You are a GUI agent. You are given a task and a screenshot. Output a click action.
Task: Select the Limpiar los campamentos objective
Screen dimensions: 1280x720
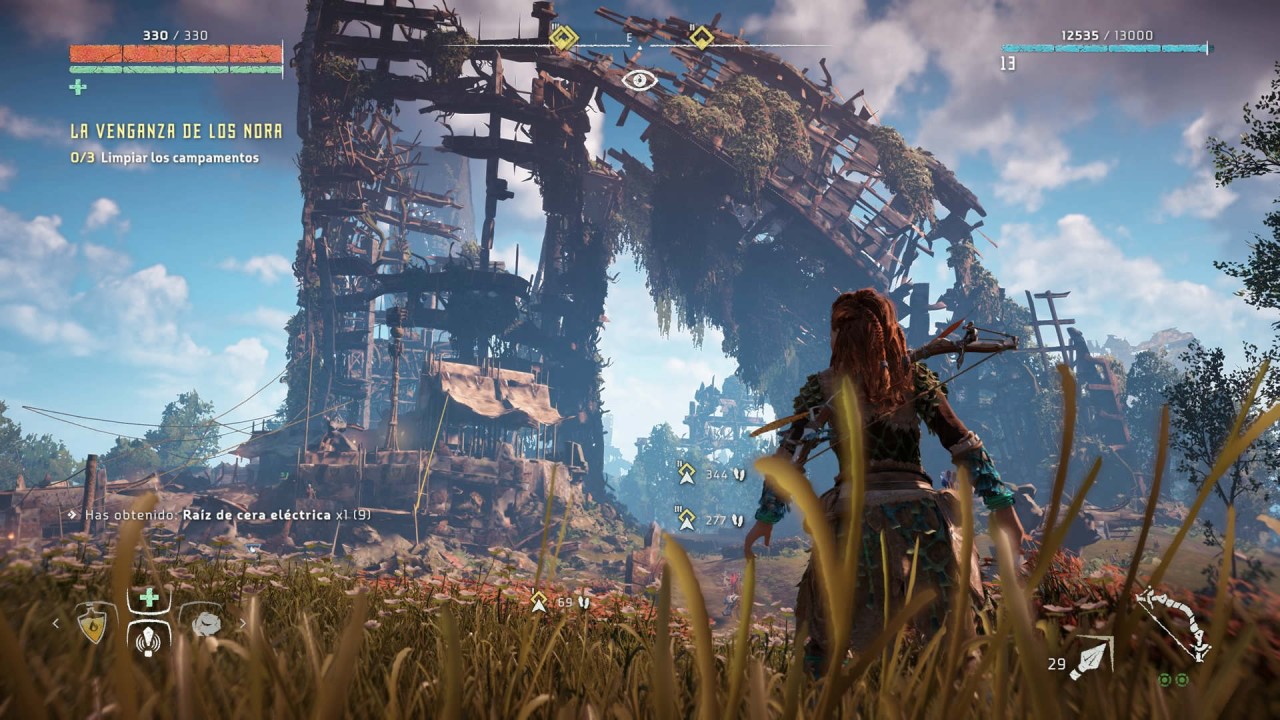pos(165,158)
